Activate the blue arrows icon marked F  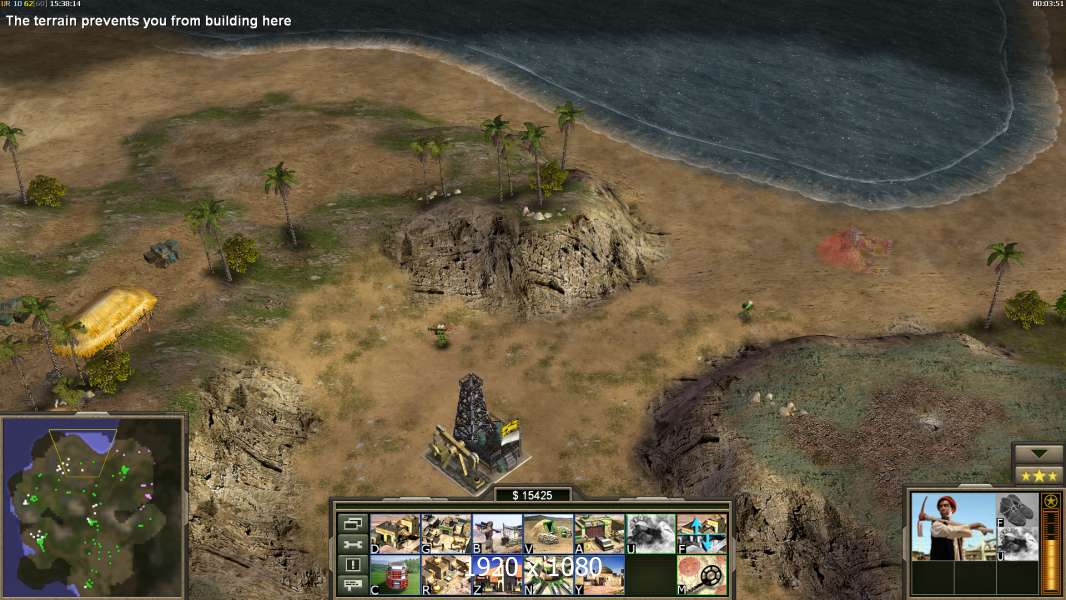(702, 534)
